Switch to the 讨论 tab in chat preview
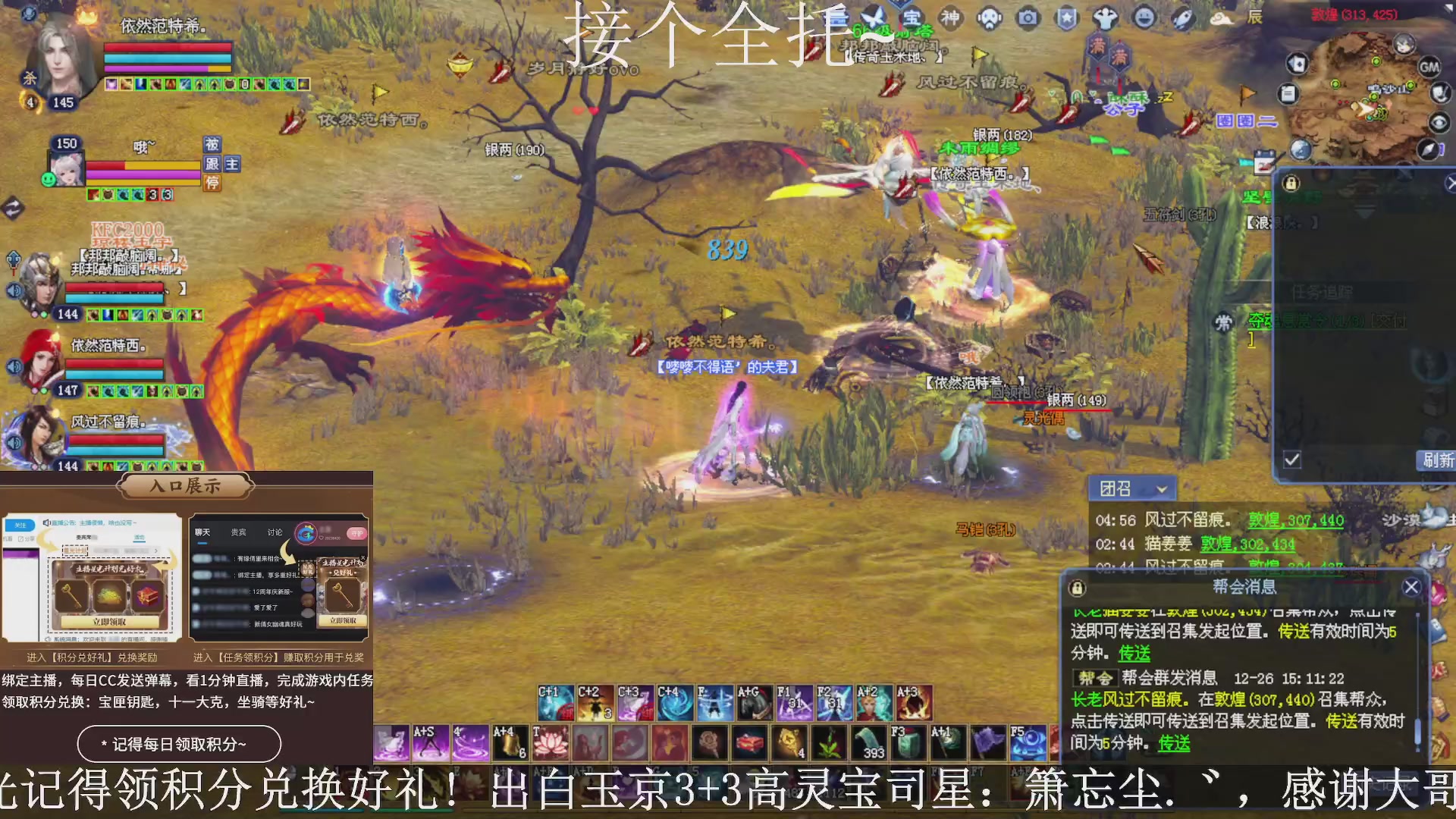 tap(275, 532)
